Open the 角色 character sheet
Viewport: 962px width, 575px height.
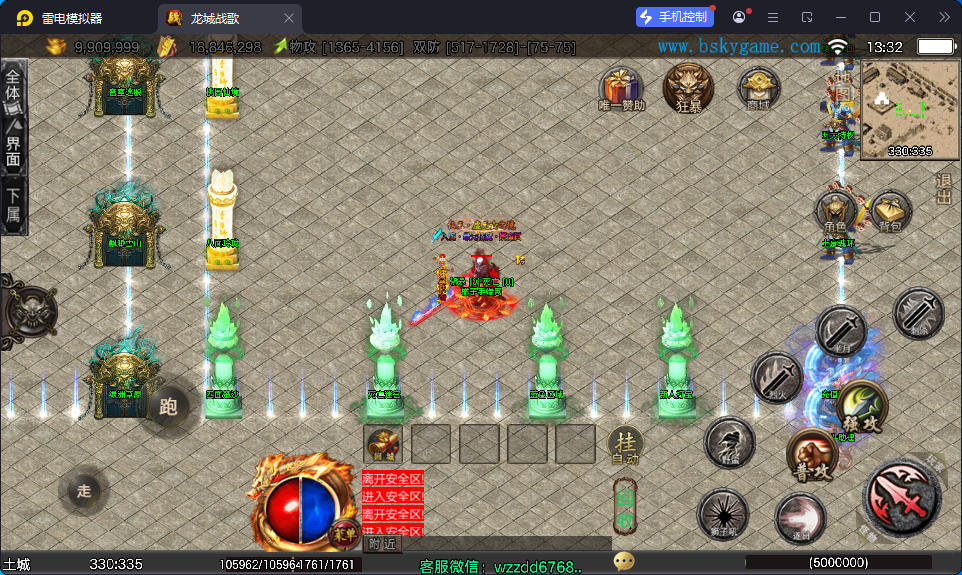pyautogui.click(x=836, y=212)
